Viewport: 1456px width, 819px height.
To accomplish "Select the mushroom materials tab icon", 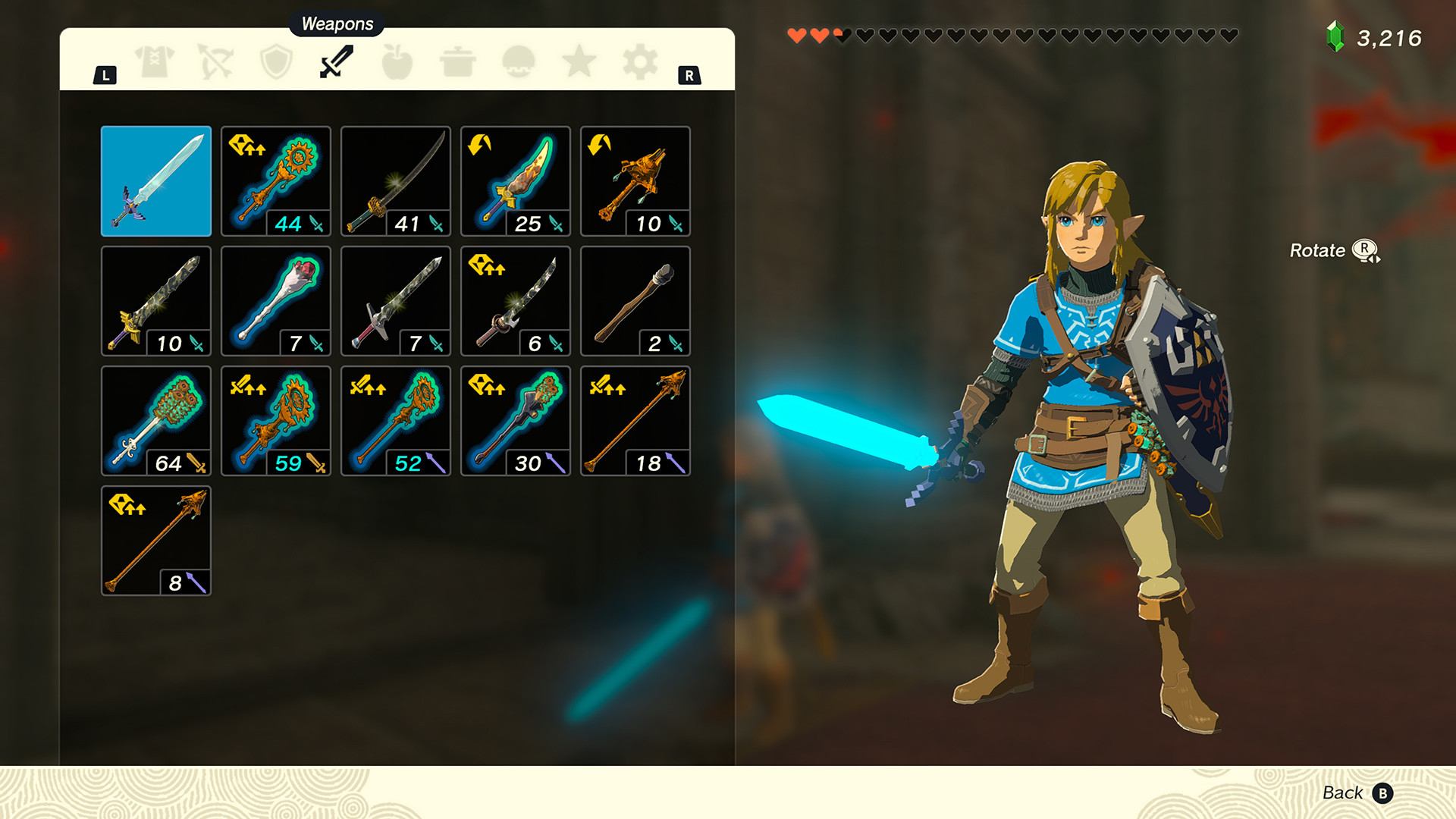I will point(518,61).
